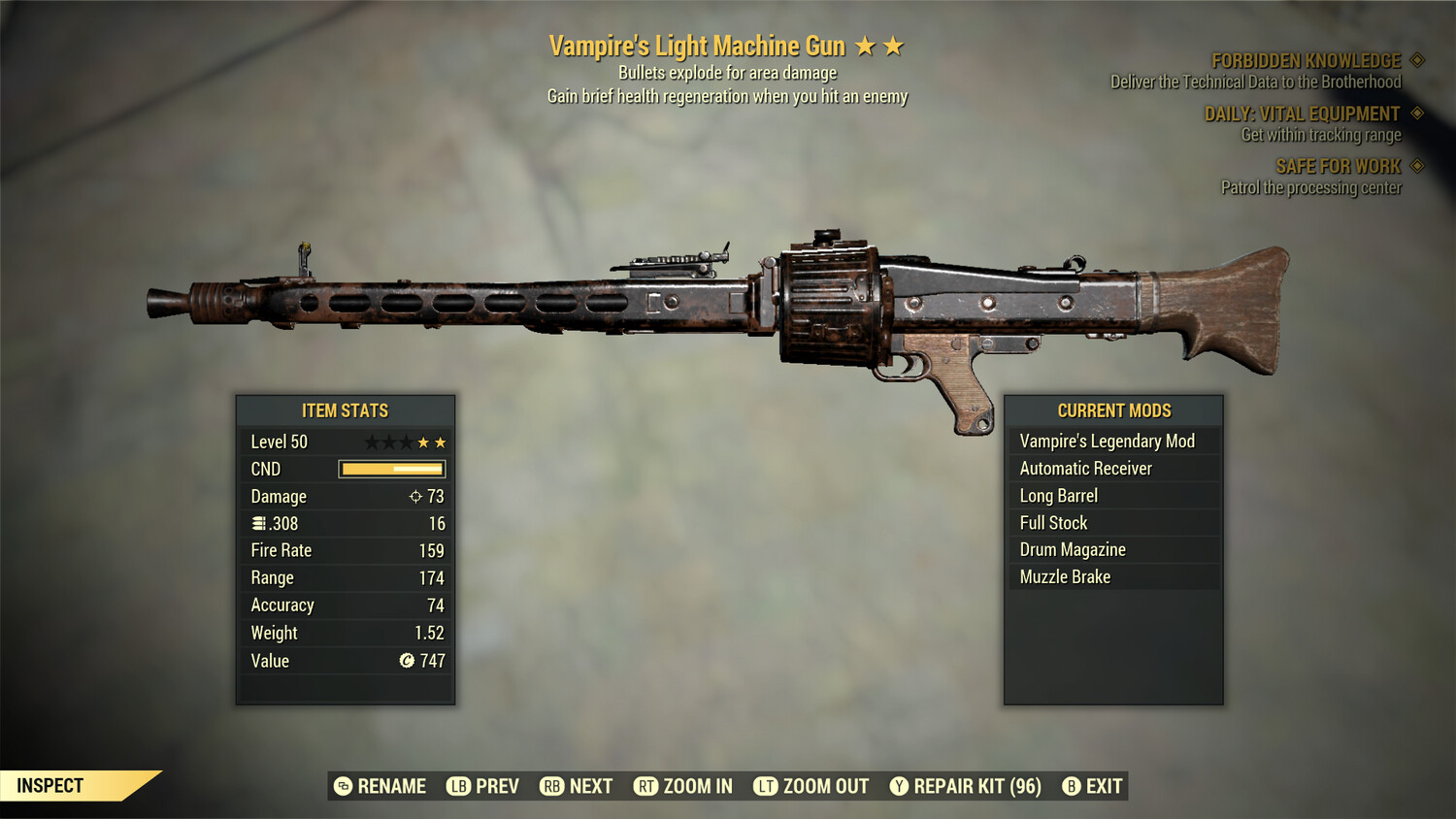1456x819 pixels.
Task: Collapse the Item Stats panel
Action: (345, 410)
